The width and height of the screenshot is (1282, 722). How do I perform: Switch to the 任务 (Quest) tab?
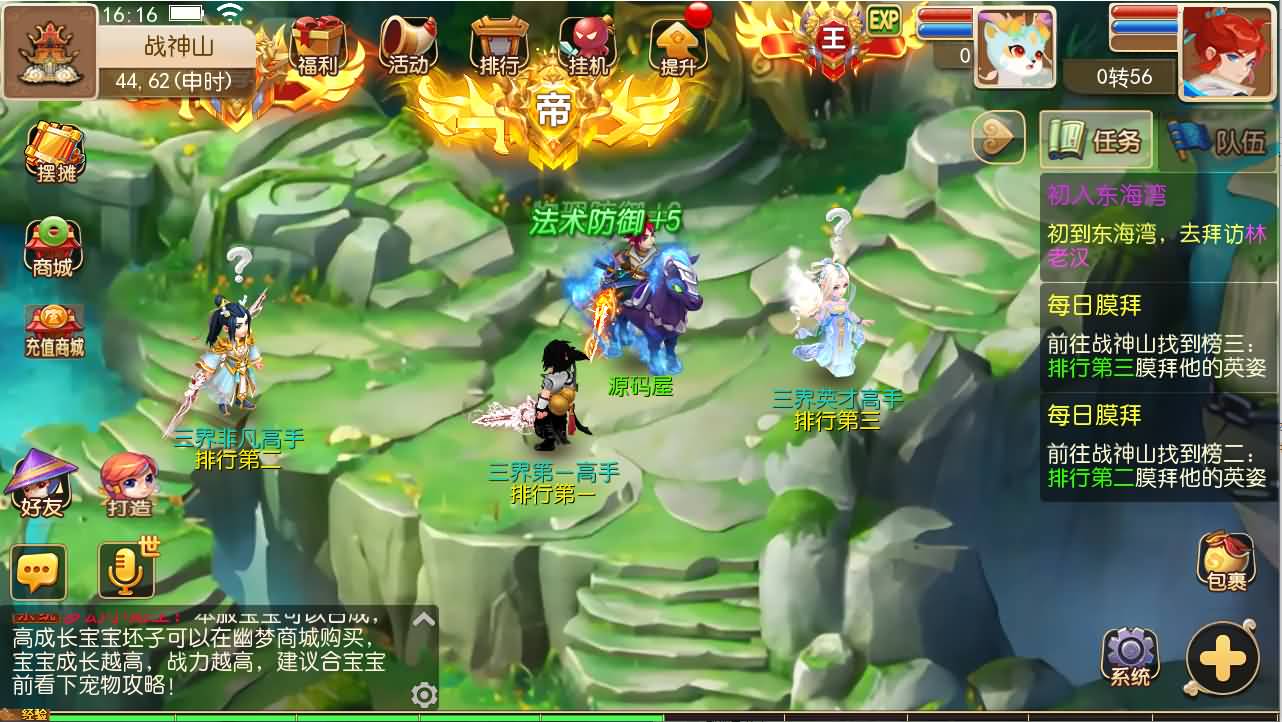(x=1097, y=140)
